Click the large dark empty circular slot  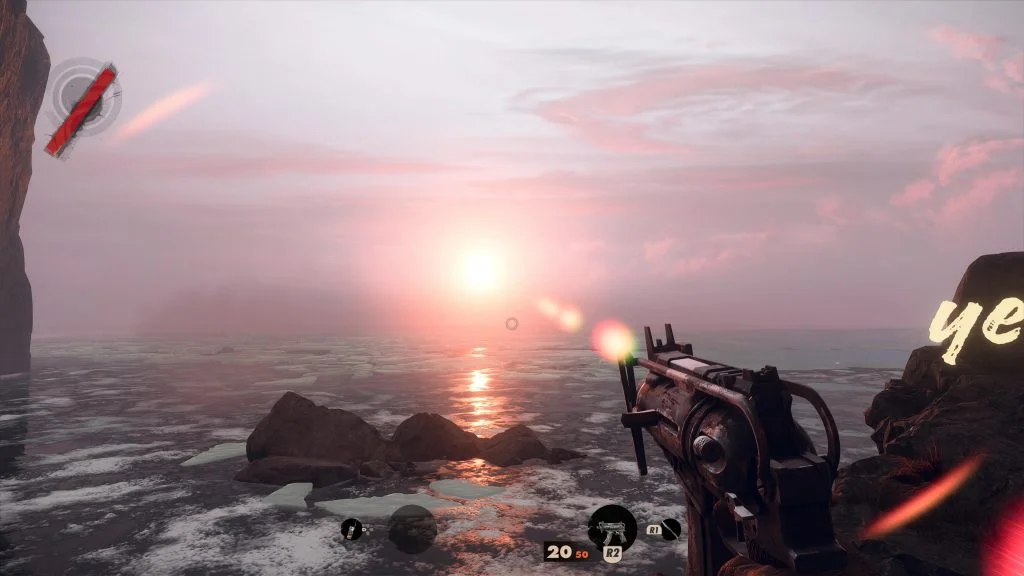pos(412,528)
